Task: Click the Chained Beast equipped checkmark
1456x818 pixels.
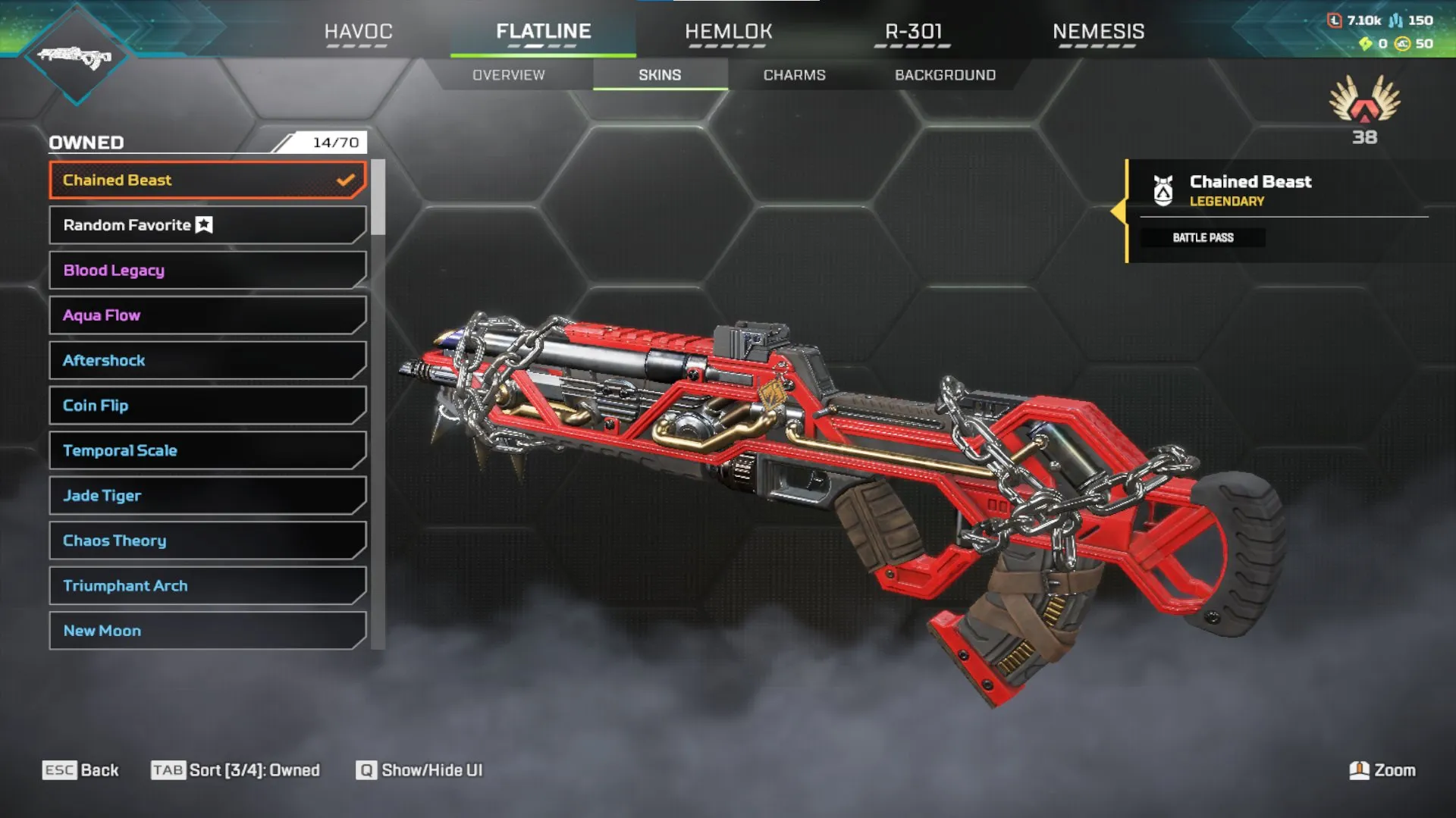Action: point(346,180)
